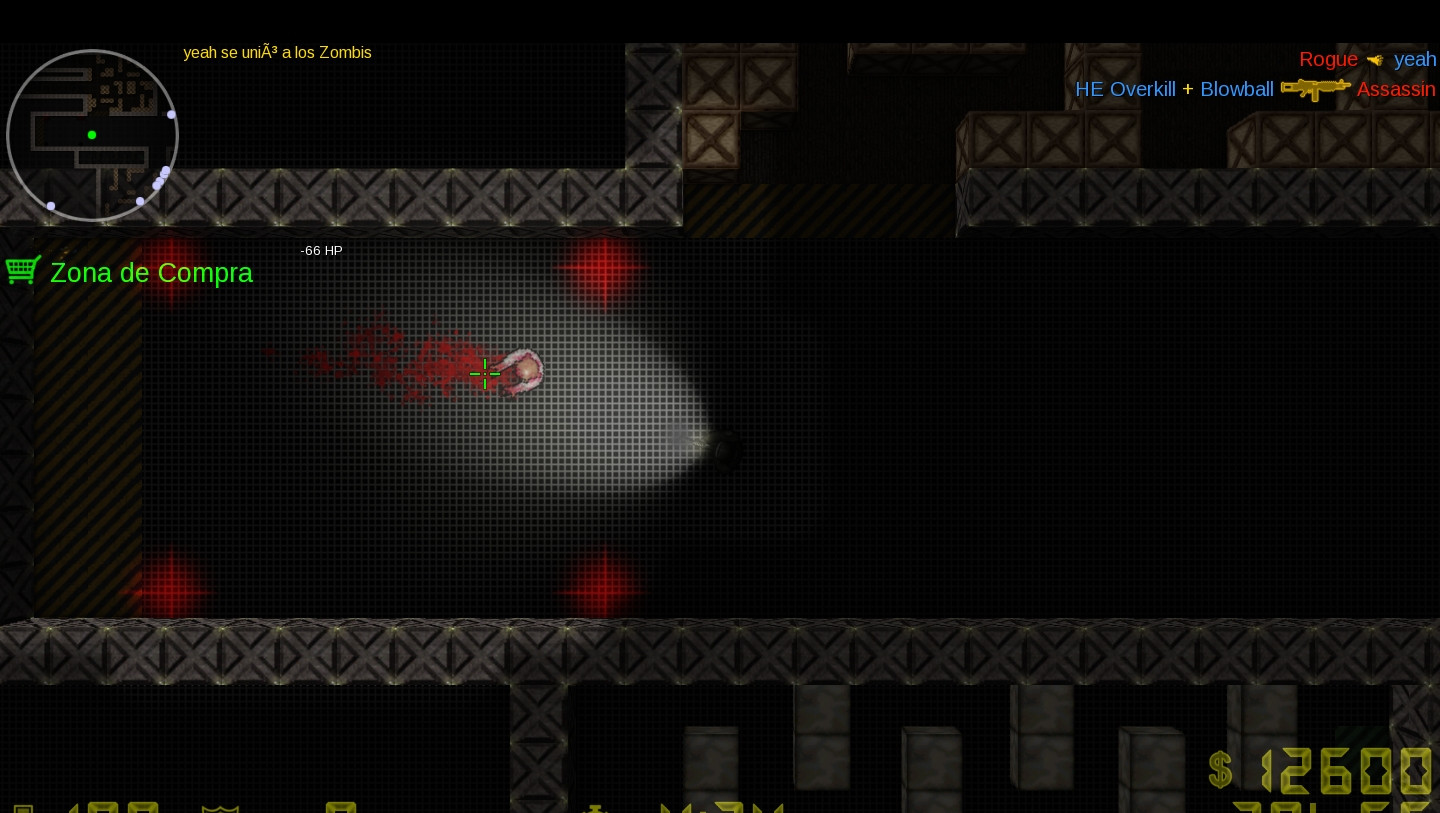Image resolution: width=1440 pixels, height=813 pixels.
Task: Click the golden rifle icon between Blowball and Assassin
Action: (1314, 88)
